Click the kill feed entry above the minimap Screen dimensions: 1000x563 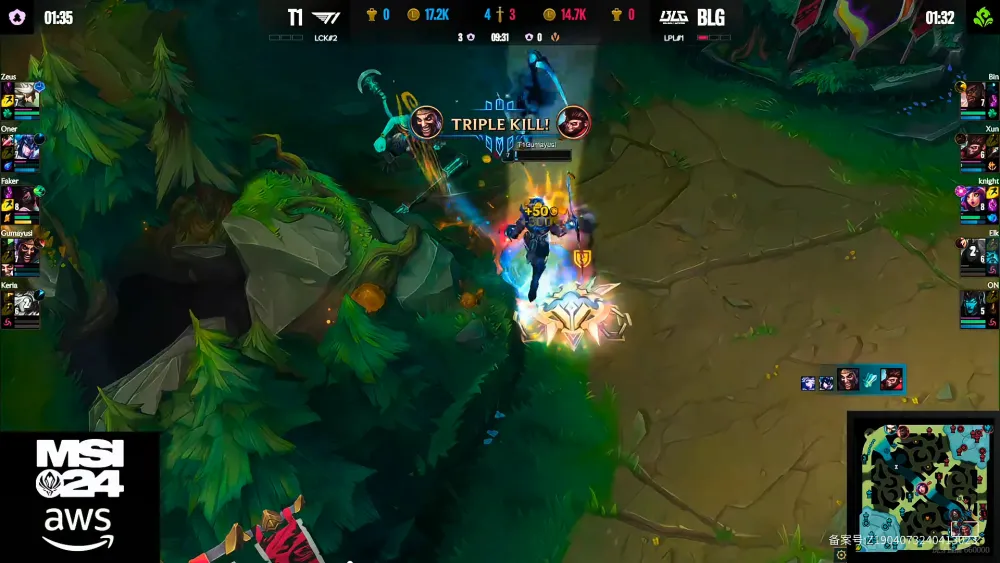pyautogui.click(x=852, y=381)
